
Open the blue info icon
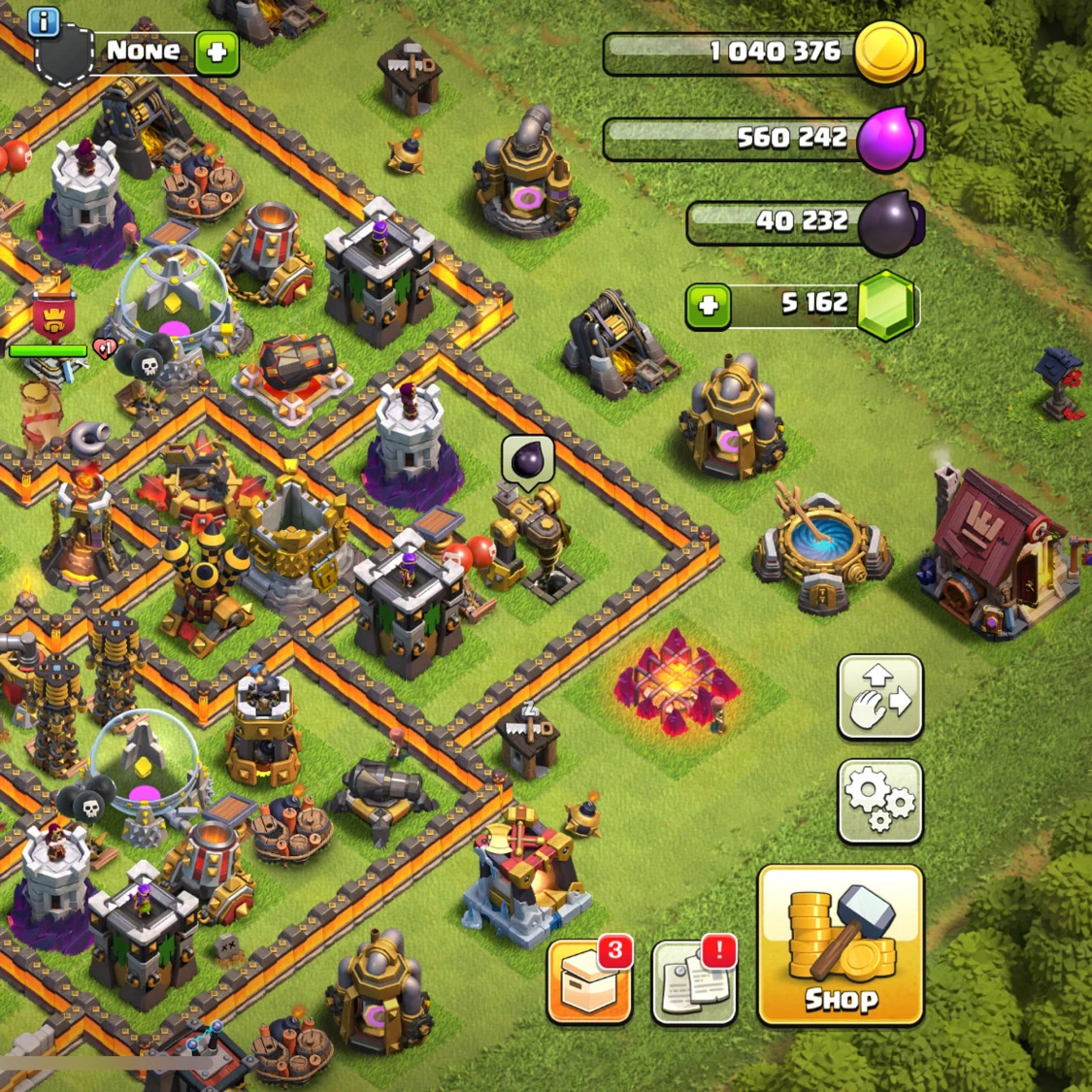[44, 21]
